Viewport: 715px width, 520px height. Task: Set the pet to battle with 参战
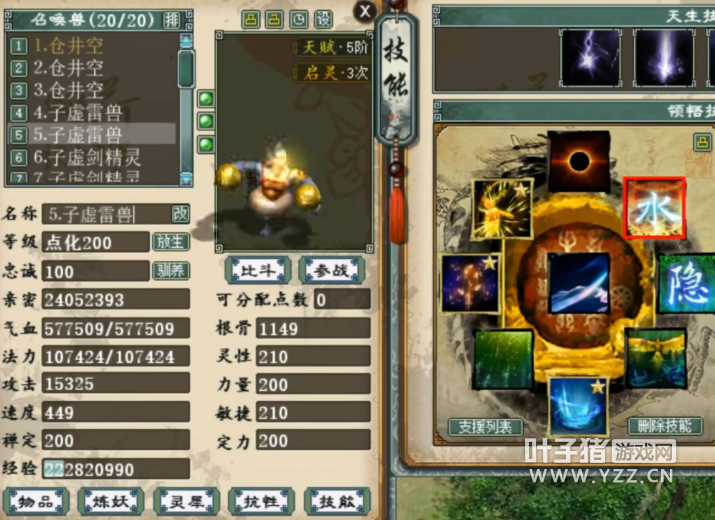332,270
